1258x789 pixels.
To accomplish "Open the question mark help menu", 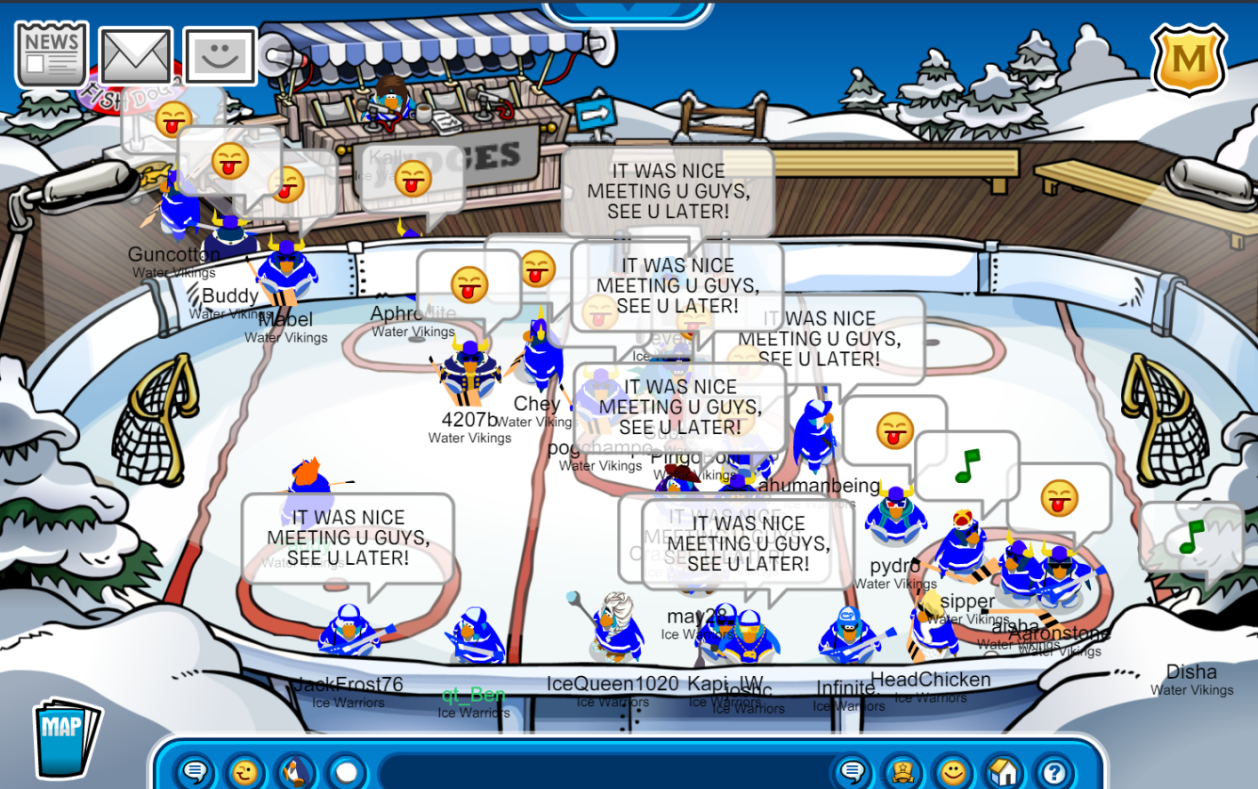I will (1054, 771).
